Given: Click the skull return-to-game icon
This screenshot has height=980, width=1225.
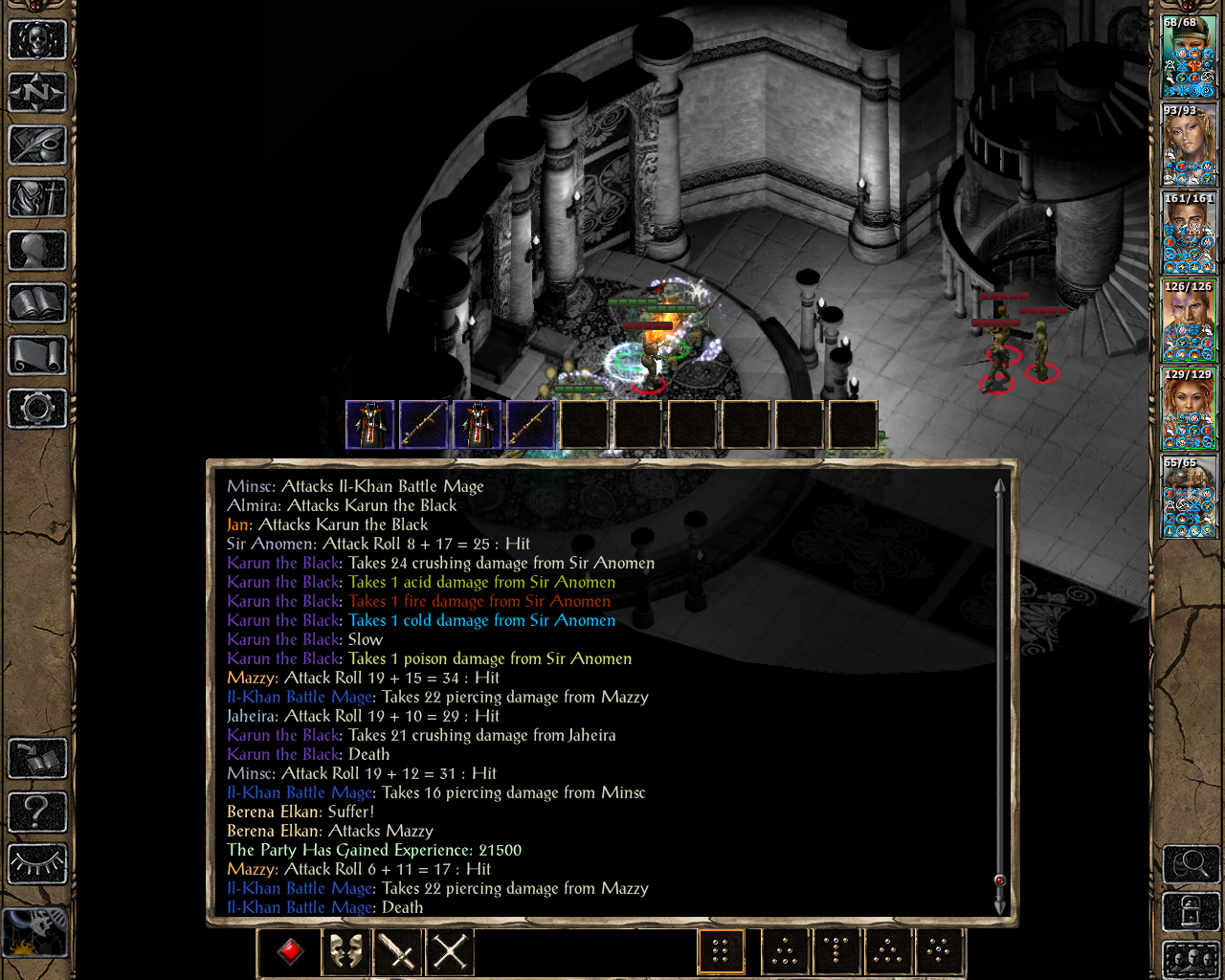Looking at the screenshot, I should point(37,40).
